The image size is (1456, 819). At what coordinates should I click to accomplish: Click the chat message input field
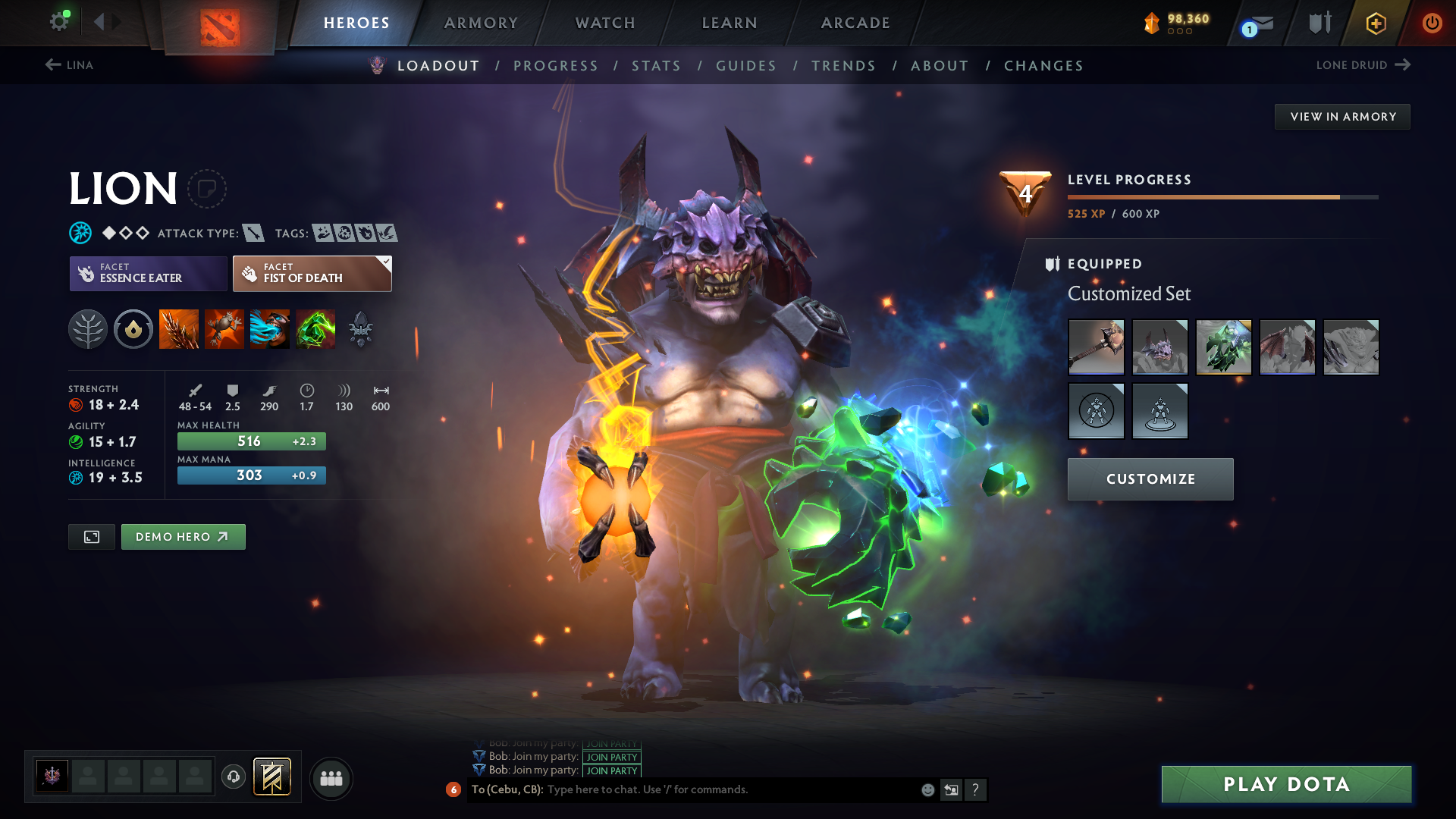point(728,789)
